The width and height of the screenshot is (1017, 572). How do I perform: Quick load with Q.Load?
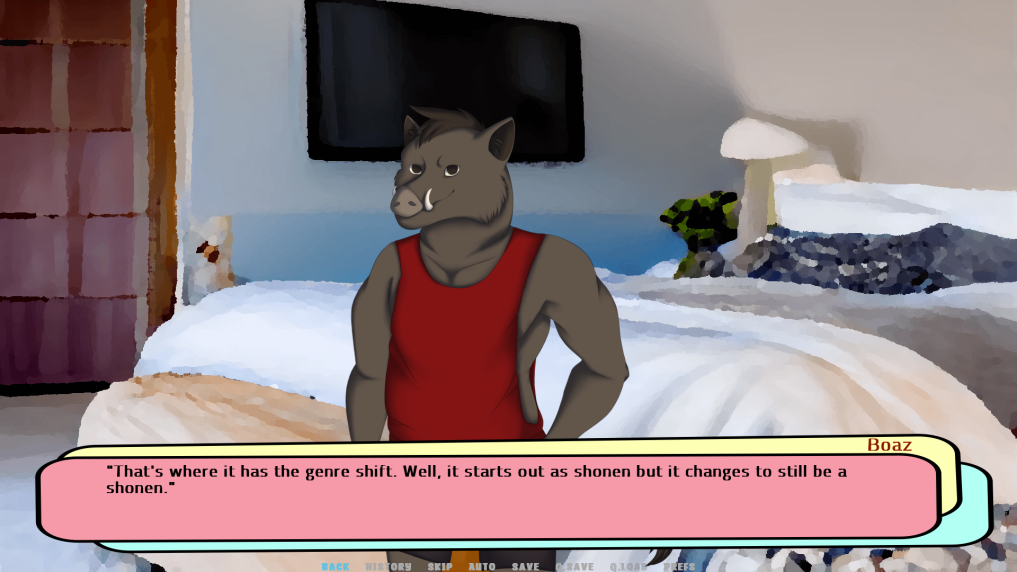628,566
